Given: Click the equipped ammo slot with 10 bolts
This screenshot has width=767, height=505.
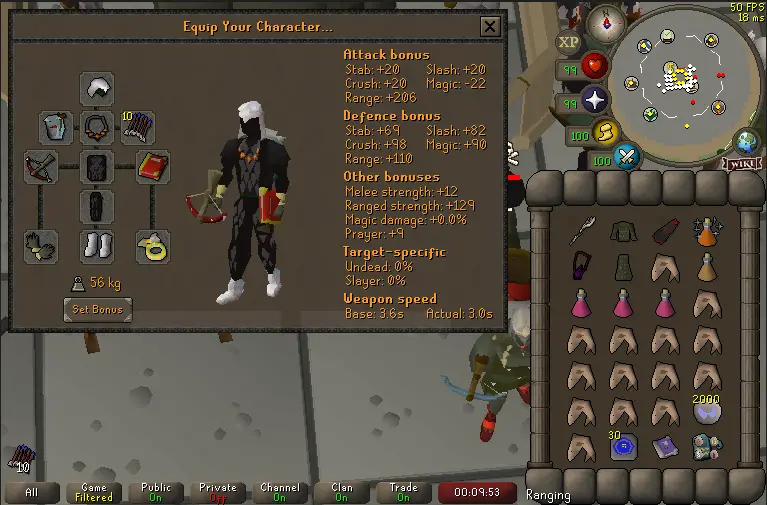Looking at the screenshot, I should click(138, 128).
